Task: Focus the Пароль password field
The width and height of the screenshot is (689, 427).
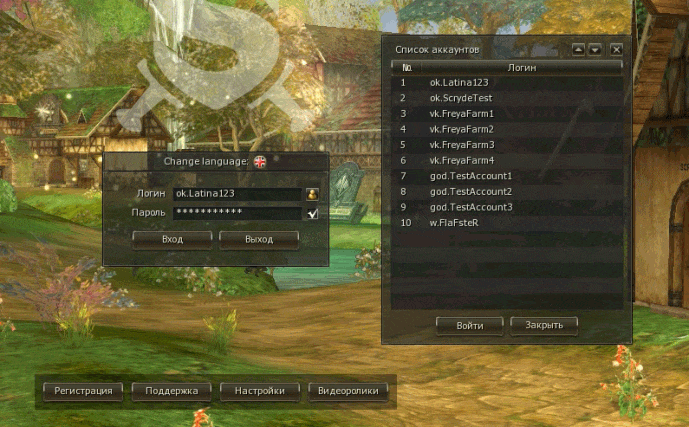Action: pyautogui.click(x=238, y=213)
